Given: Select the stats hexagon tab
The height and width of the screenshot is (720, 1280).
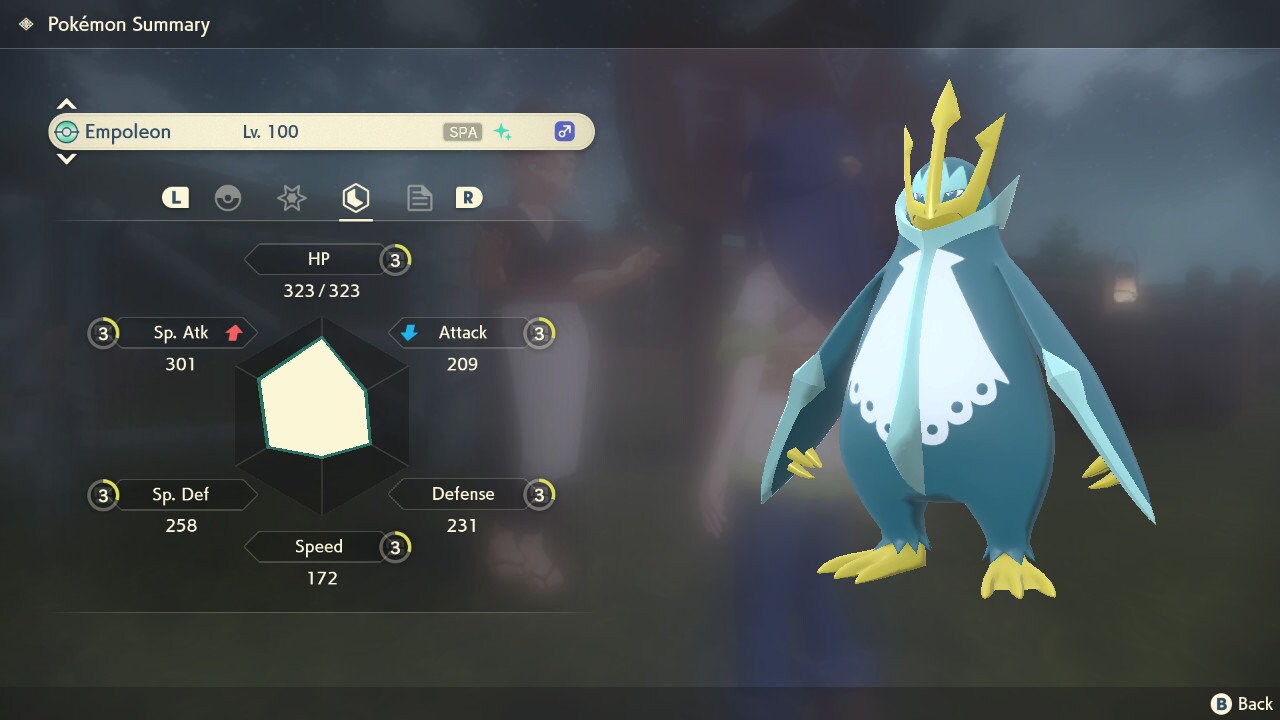Looking at the screenshot, I should tap(355, 198).
